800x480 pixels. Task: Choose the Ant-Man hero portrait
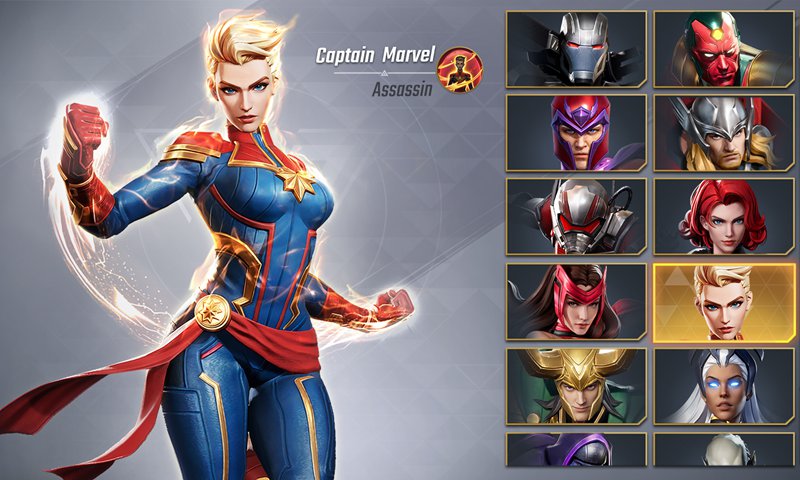576,217
